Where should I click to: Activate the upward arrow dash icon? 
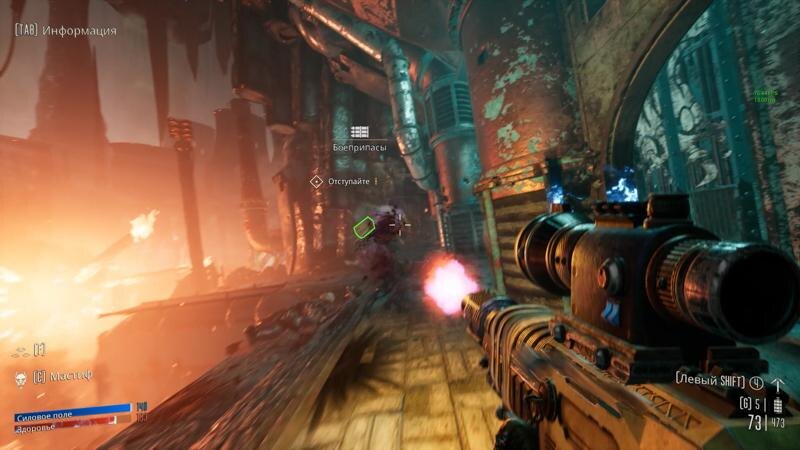click(779, 385)
